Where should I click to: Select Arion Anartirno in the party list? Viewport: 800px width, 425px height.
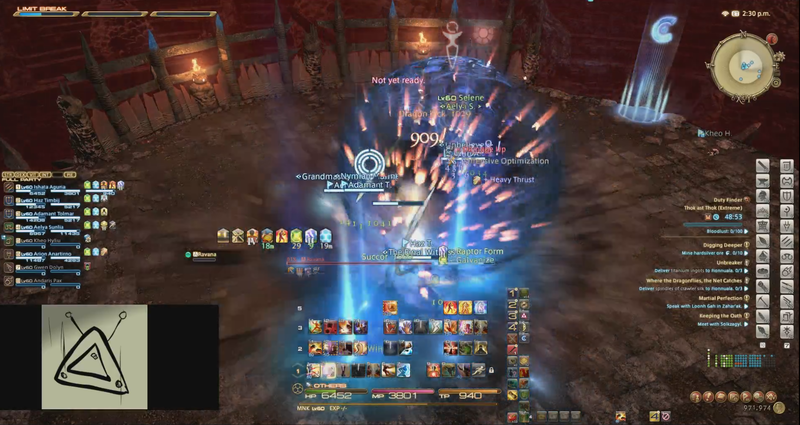point(48,254)
